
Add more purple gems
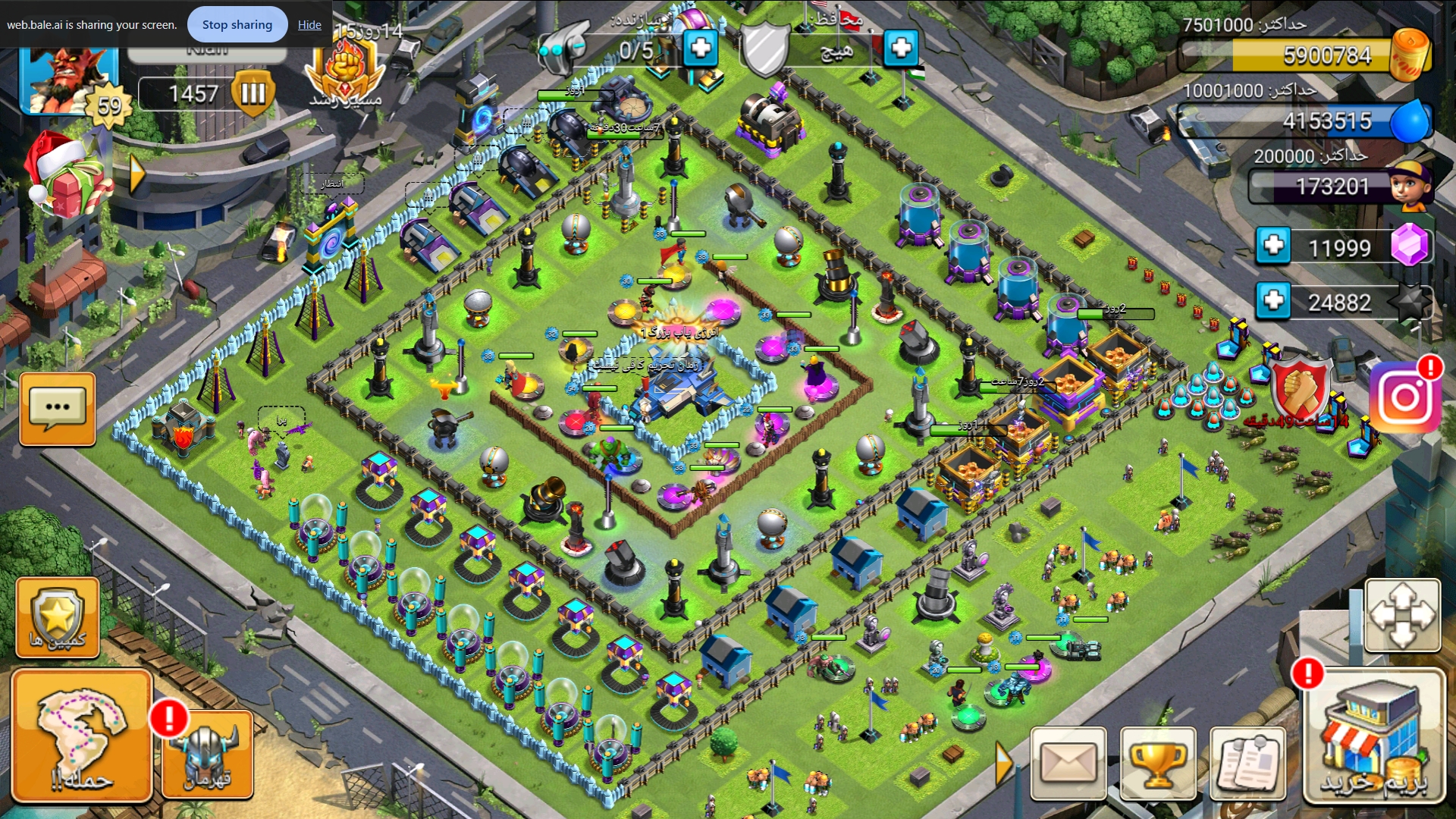pos(1273,246)
